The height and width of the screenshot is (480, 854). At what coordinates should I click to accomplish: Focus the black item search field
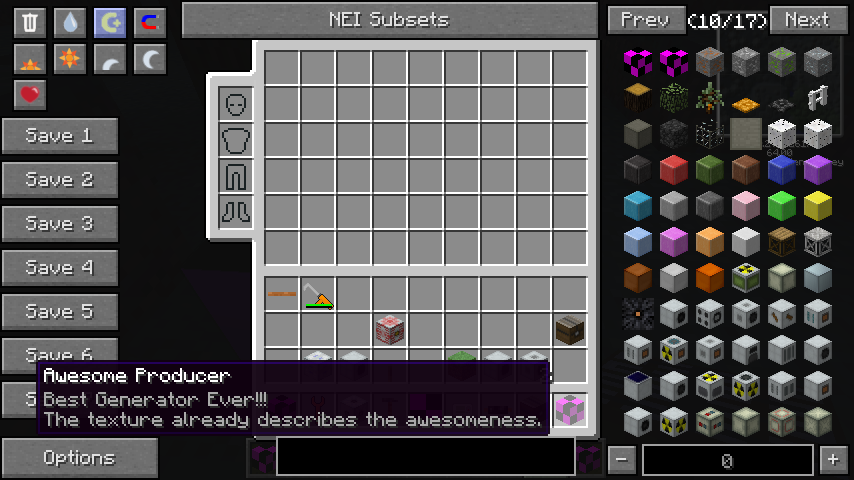tap(425, 456)
